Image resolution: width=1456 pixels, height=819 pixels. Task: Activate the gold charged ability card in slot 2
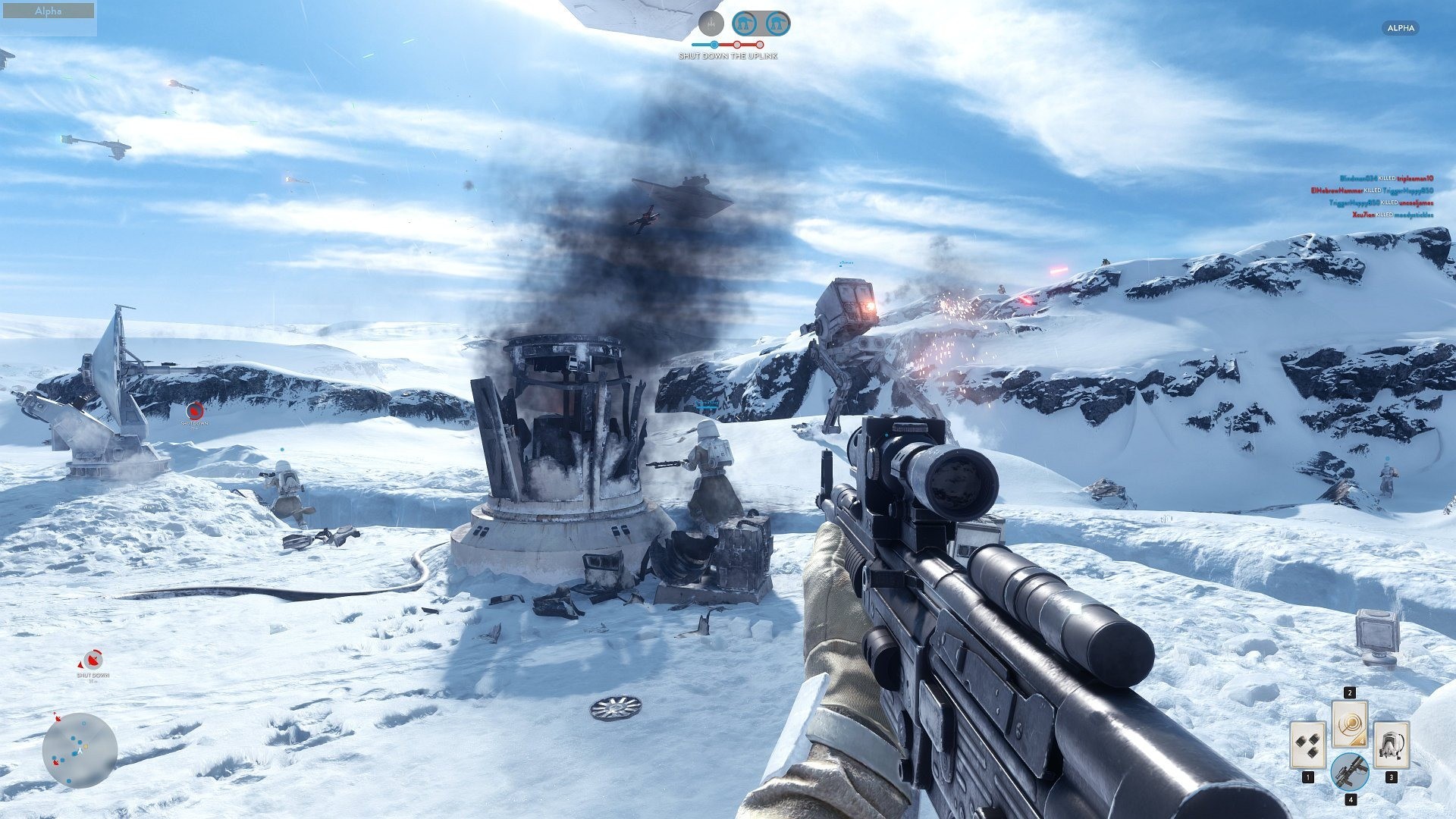click(x=1349, y=724)
